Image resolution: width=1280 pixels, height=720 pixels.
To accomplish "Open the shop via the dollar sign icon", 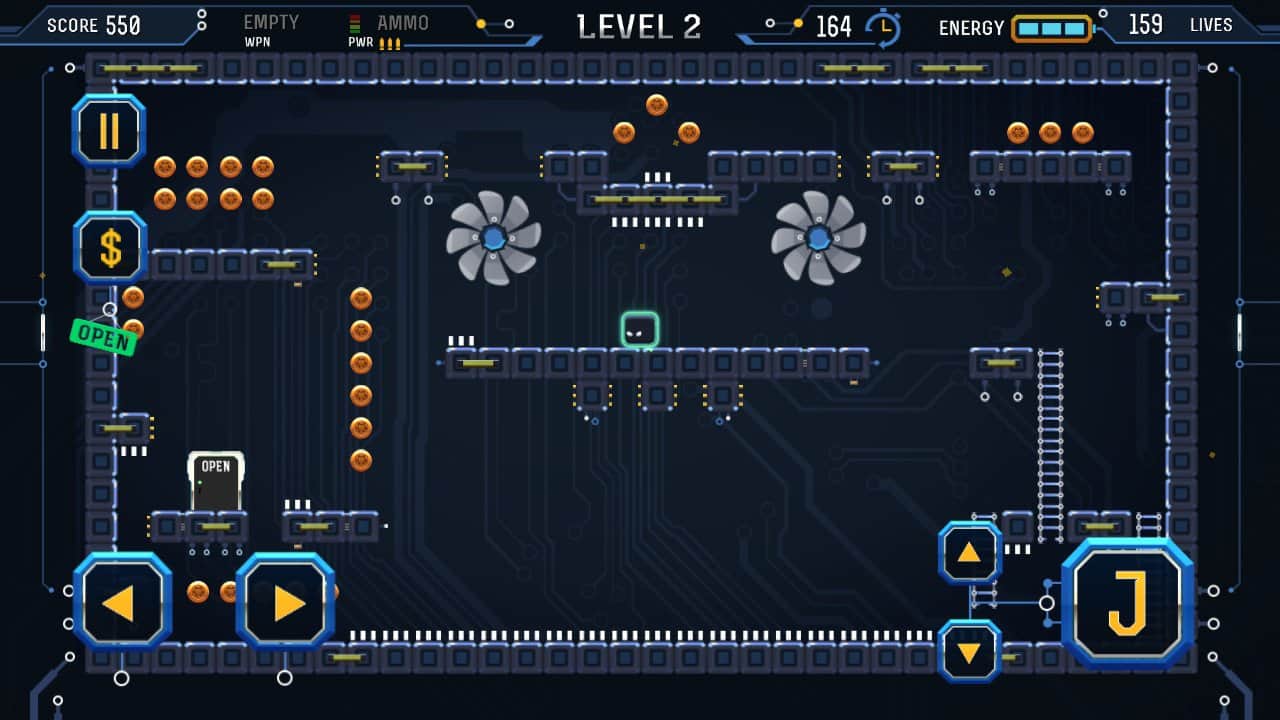I will click(111, 247).
